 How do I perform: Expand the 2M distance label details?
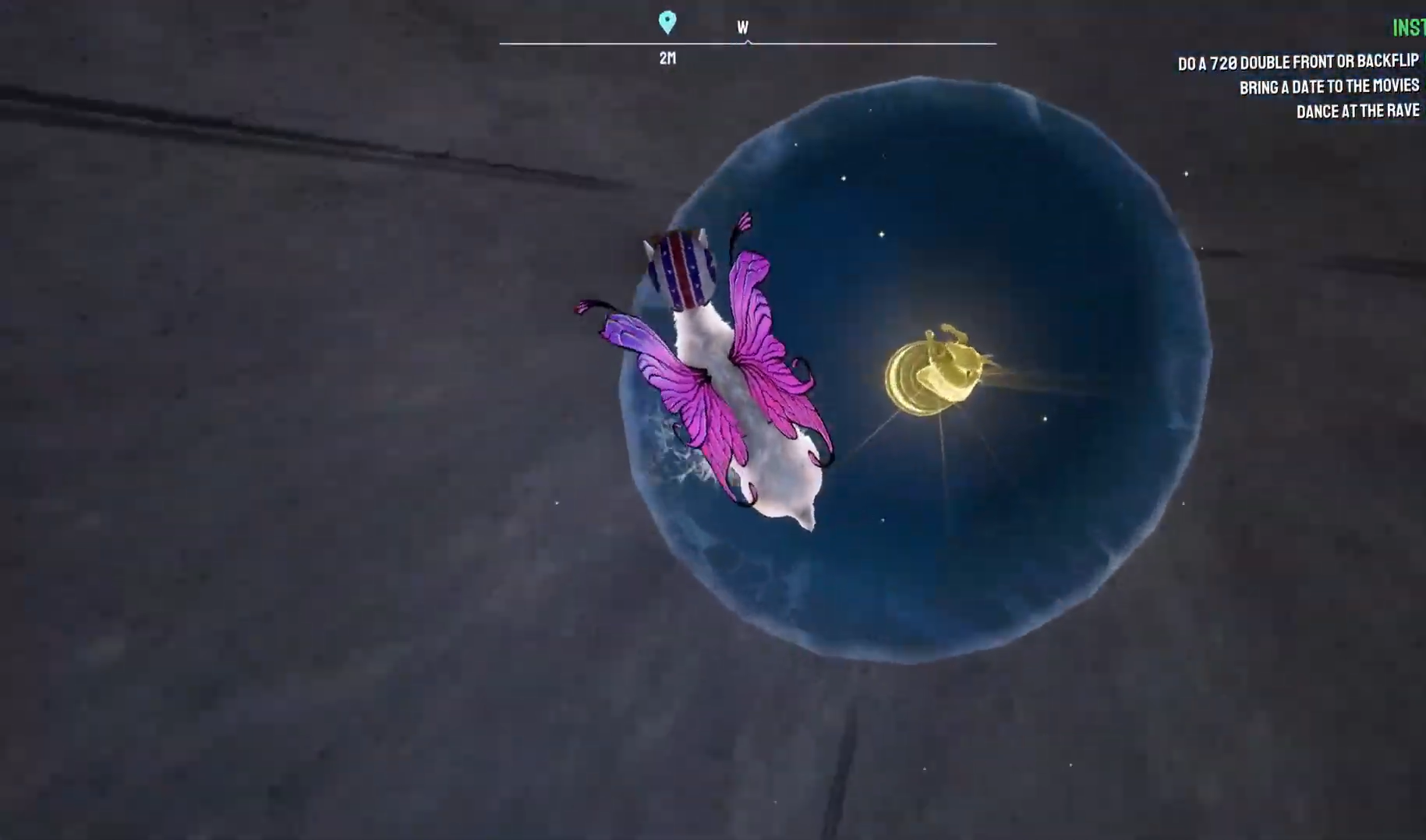tap(667, 57)
